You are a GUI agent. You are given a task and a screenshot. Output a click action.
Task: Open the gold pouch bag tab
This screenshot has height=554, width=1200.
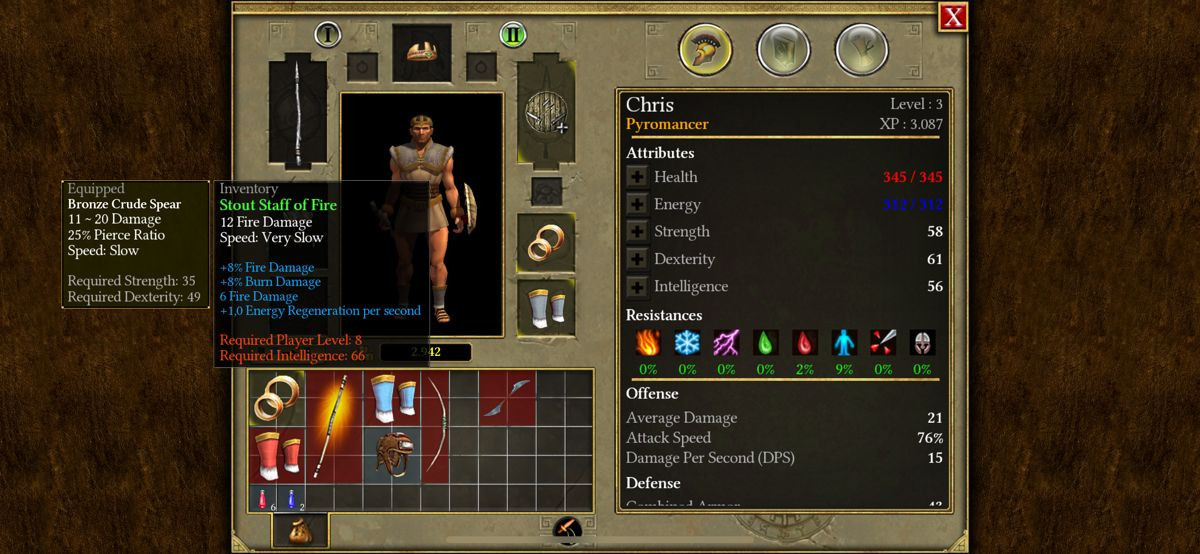click(x=299, y=530)
